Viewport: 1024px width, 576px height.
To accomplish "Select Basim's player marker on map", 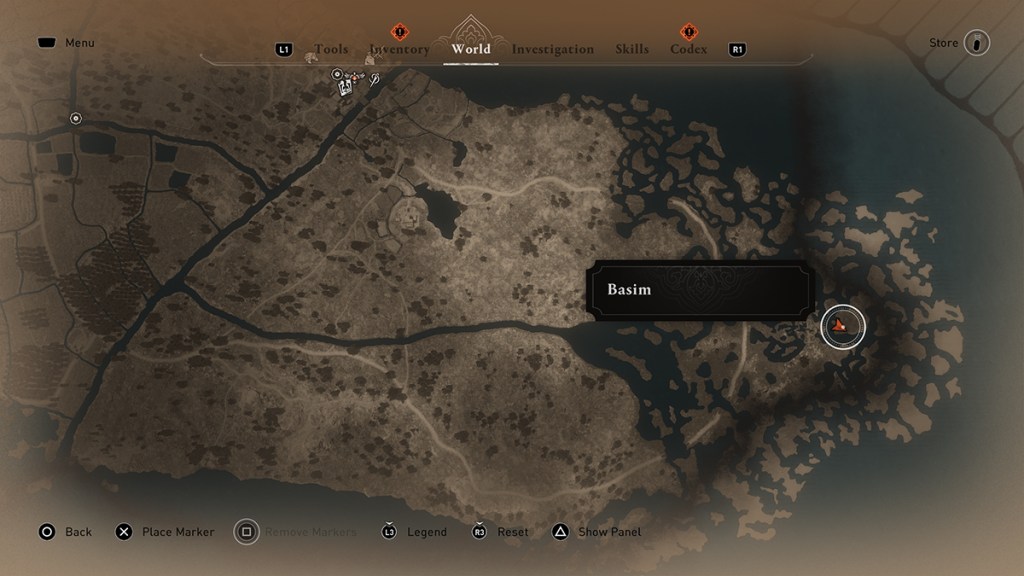I will pyautogui.click(x=842, y=326).
